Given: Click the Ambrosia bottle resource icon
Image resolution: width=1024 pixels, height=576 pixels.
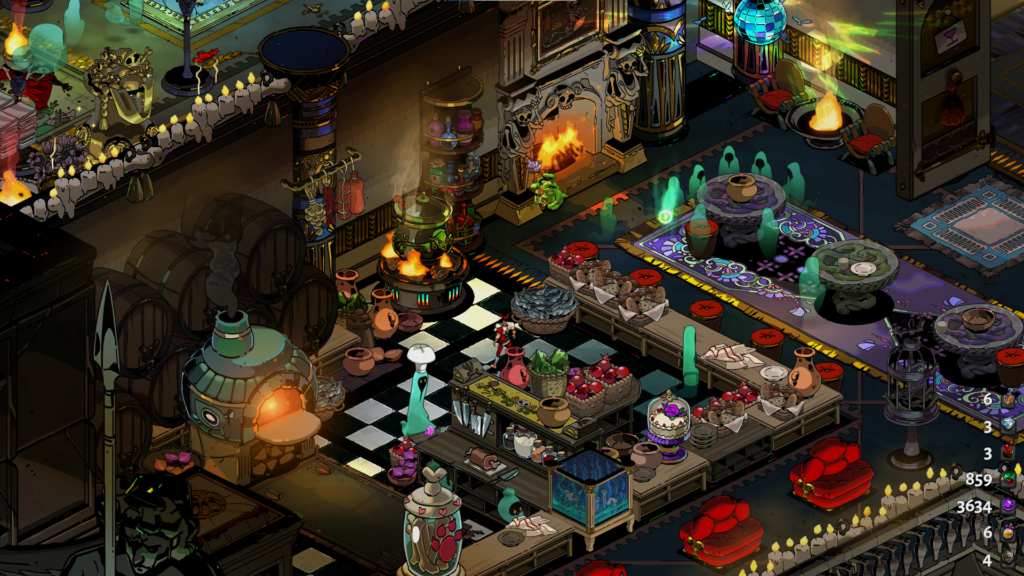Looking at the screenshot, I should click(1008, 400).
